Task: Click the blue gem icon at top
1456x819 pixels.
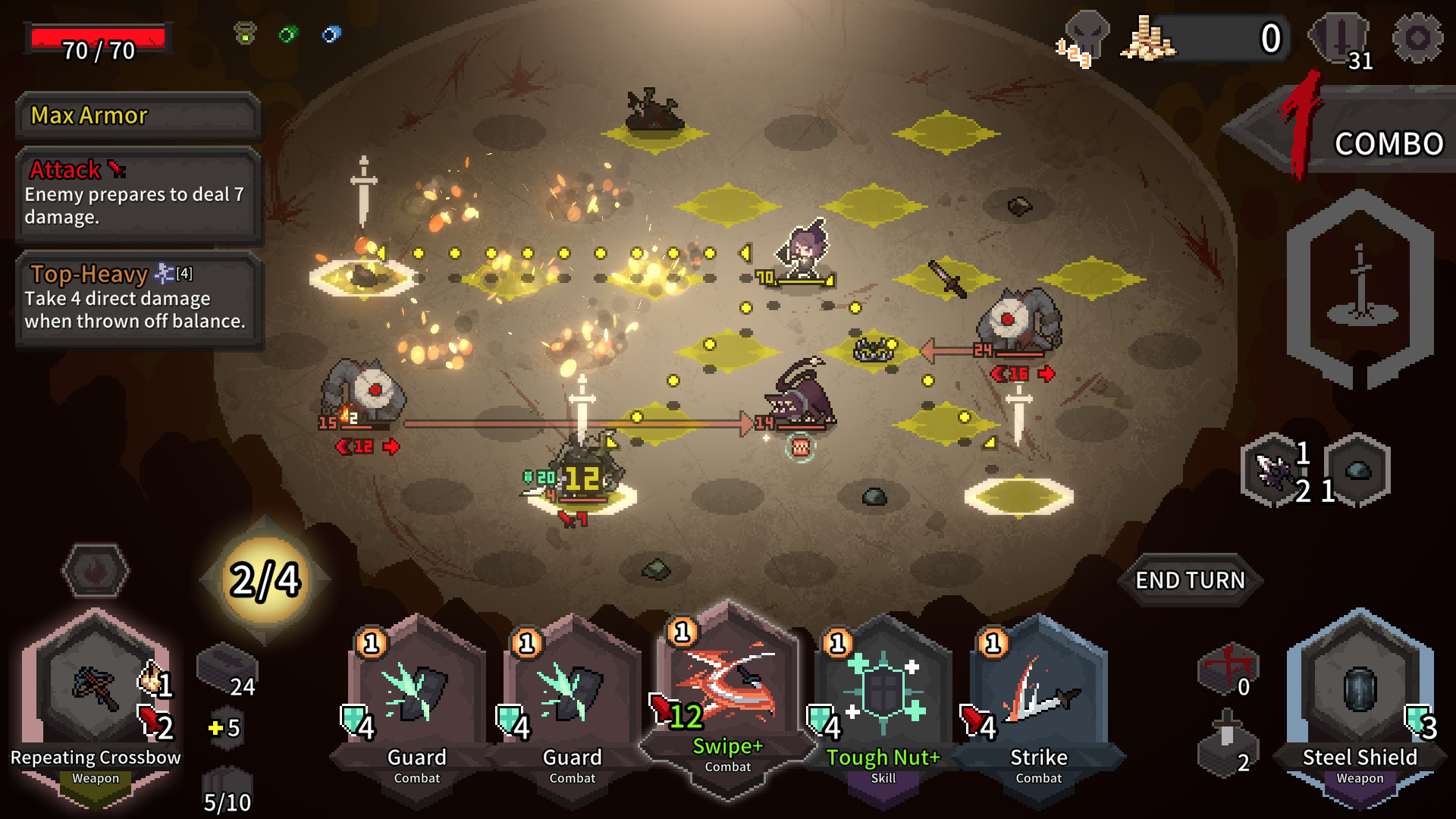Action: click(329, 33)
